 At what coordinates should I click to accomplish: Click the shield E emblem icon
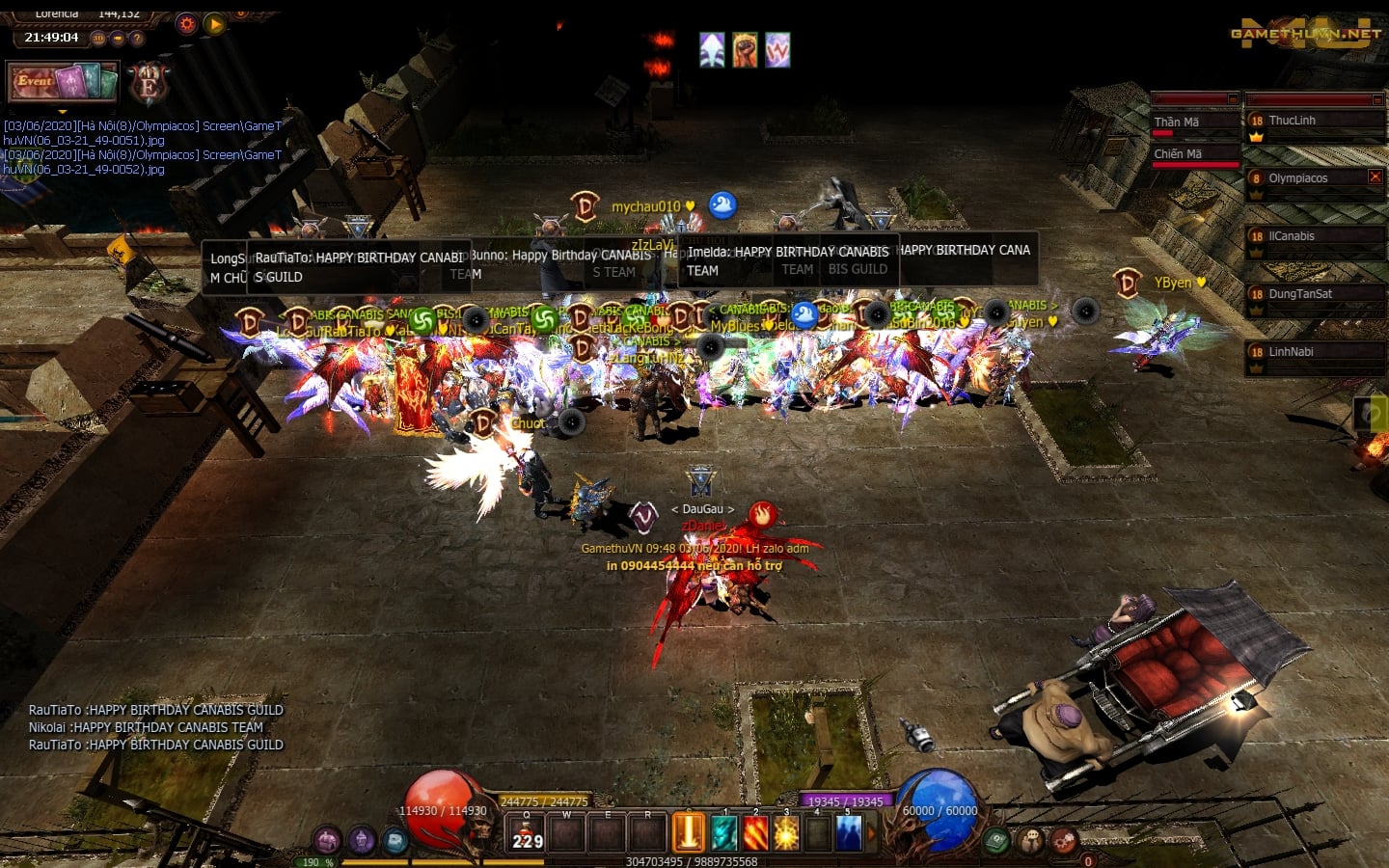click(149, 85)
